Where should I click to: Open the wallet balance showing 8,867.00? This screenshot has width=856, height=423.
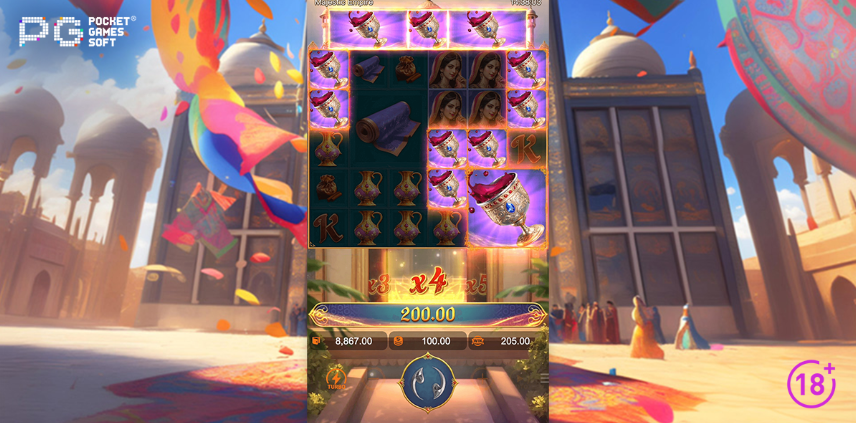coord(347,341)
